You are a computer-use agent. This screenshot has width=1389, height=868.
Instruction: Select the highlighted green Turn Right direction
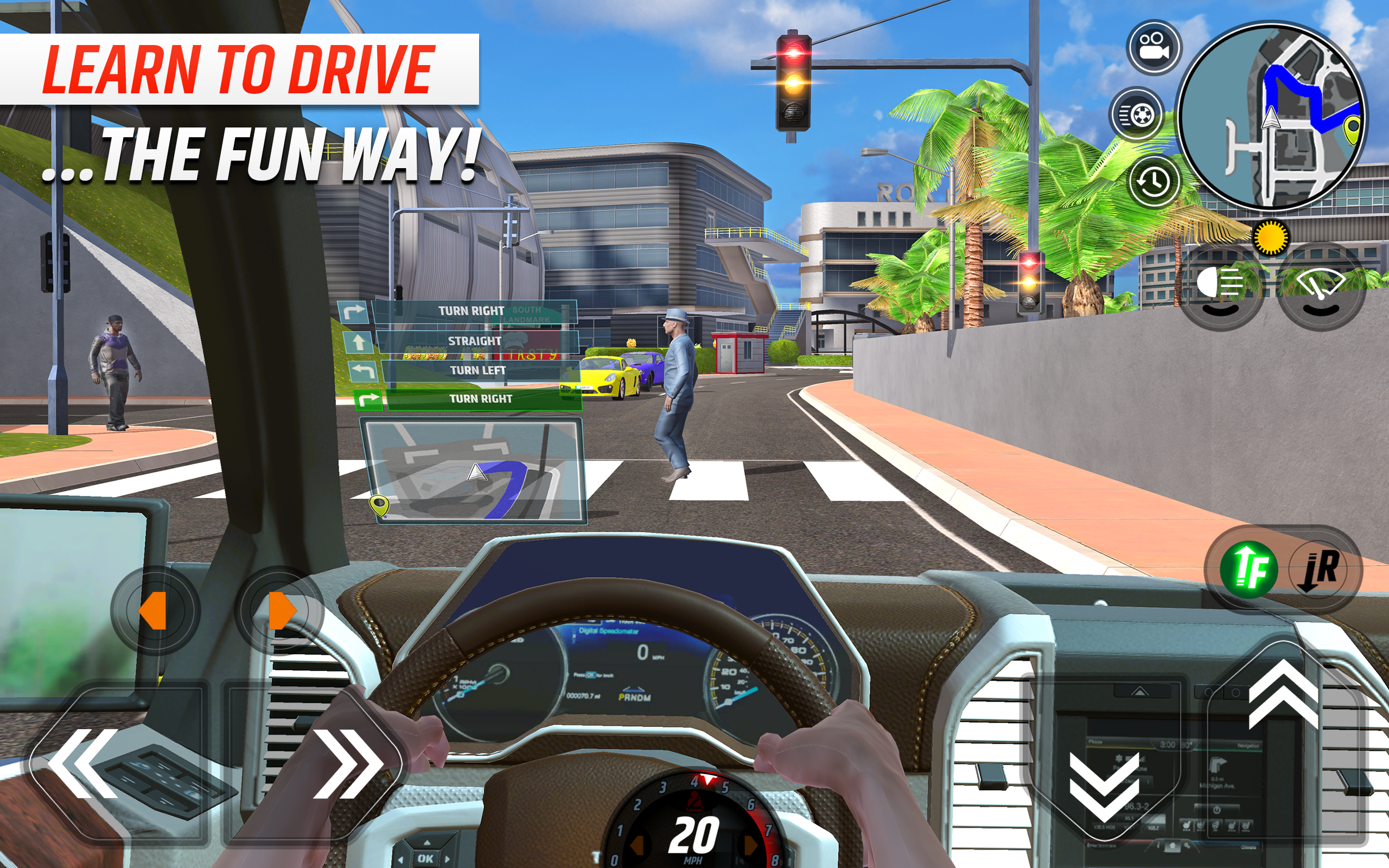pyautogui.click(x=481, y=399)
